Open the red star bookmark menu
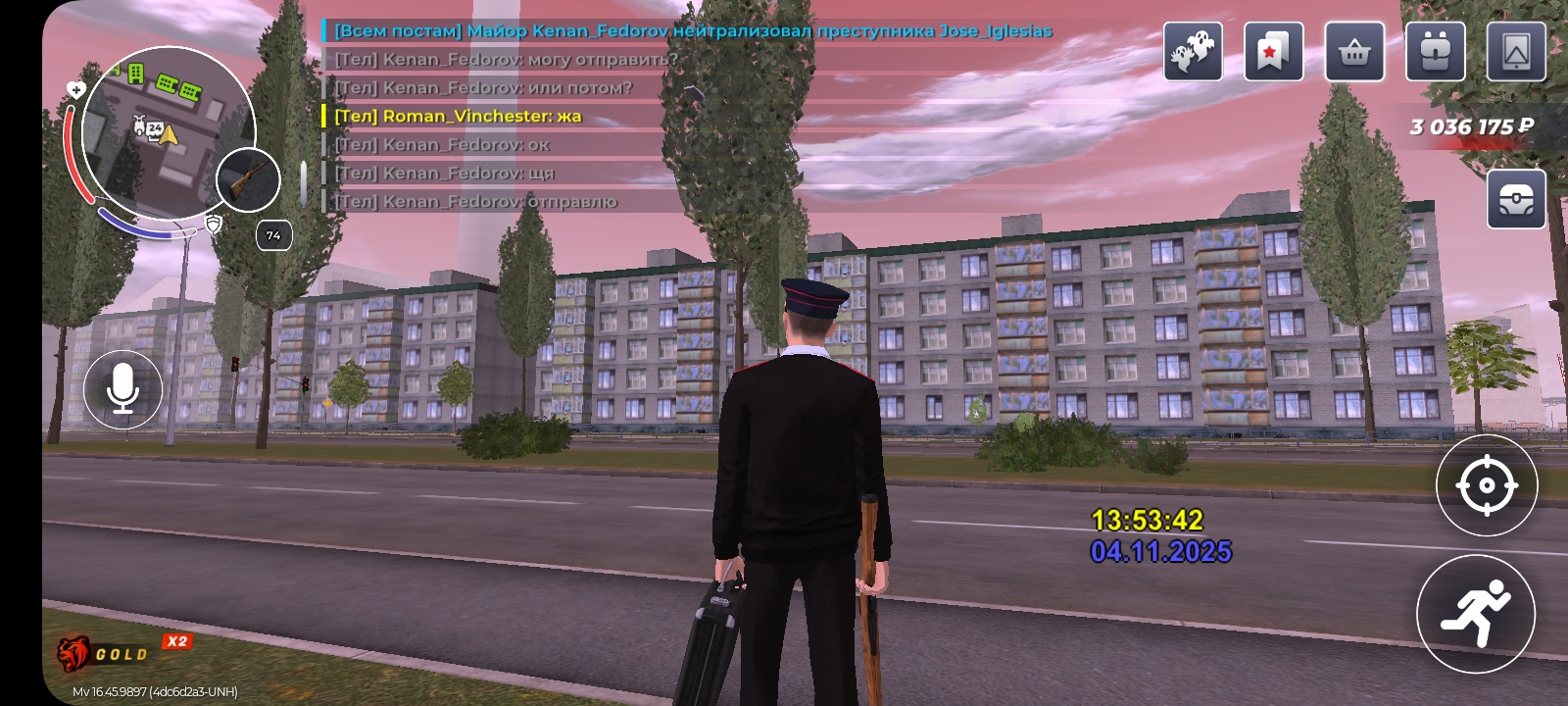Screen dimensions: 1568x706 (x=1273, y=52)
